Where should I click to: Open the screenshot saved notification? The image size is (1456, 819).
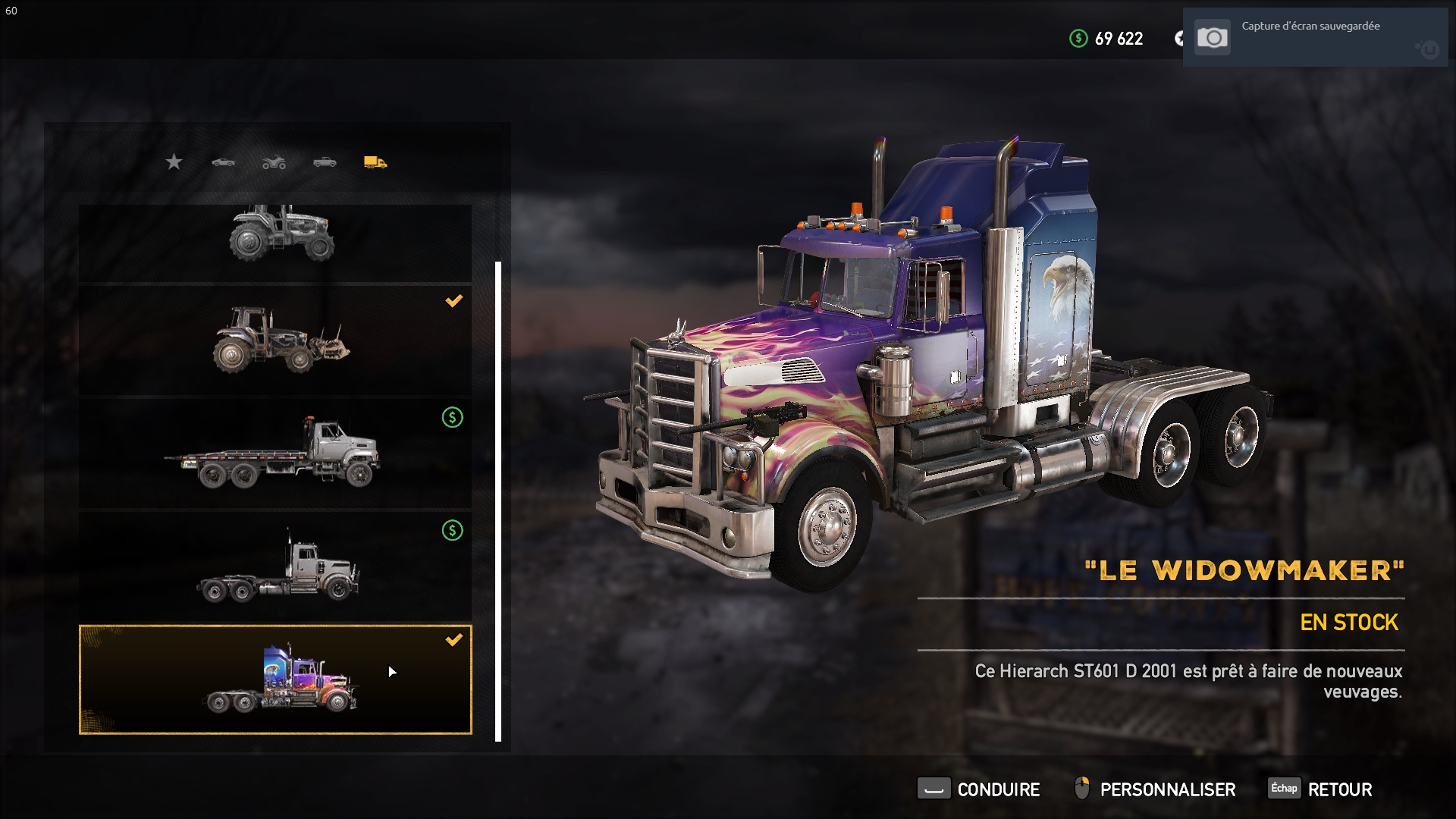click(x=1314, y=37)
